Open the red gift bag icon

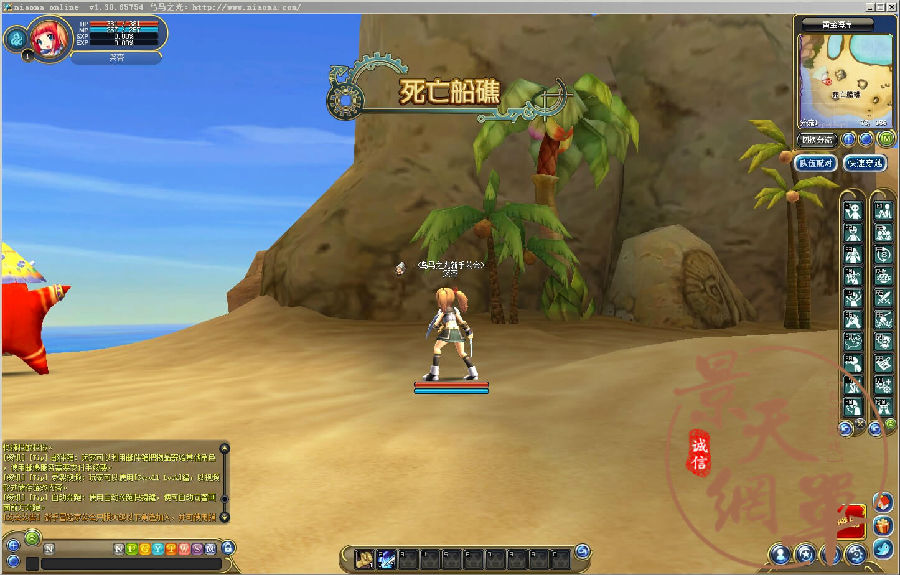point(882,501)
